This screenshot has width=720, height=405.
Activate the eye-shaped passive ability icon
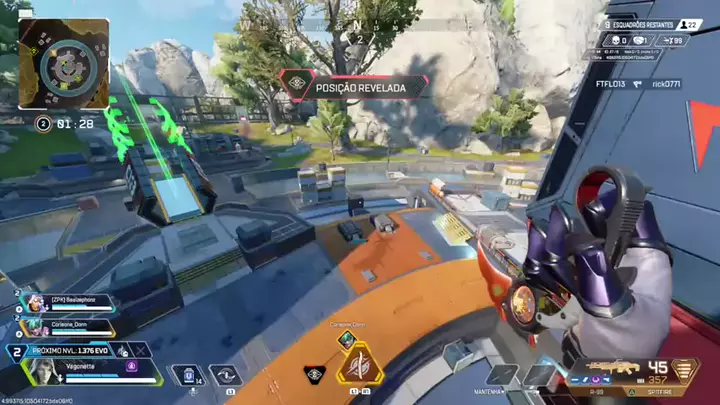(313, 374)
